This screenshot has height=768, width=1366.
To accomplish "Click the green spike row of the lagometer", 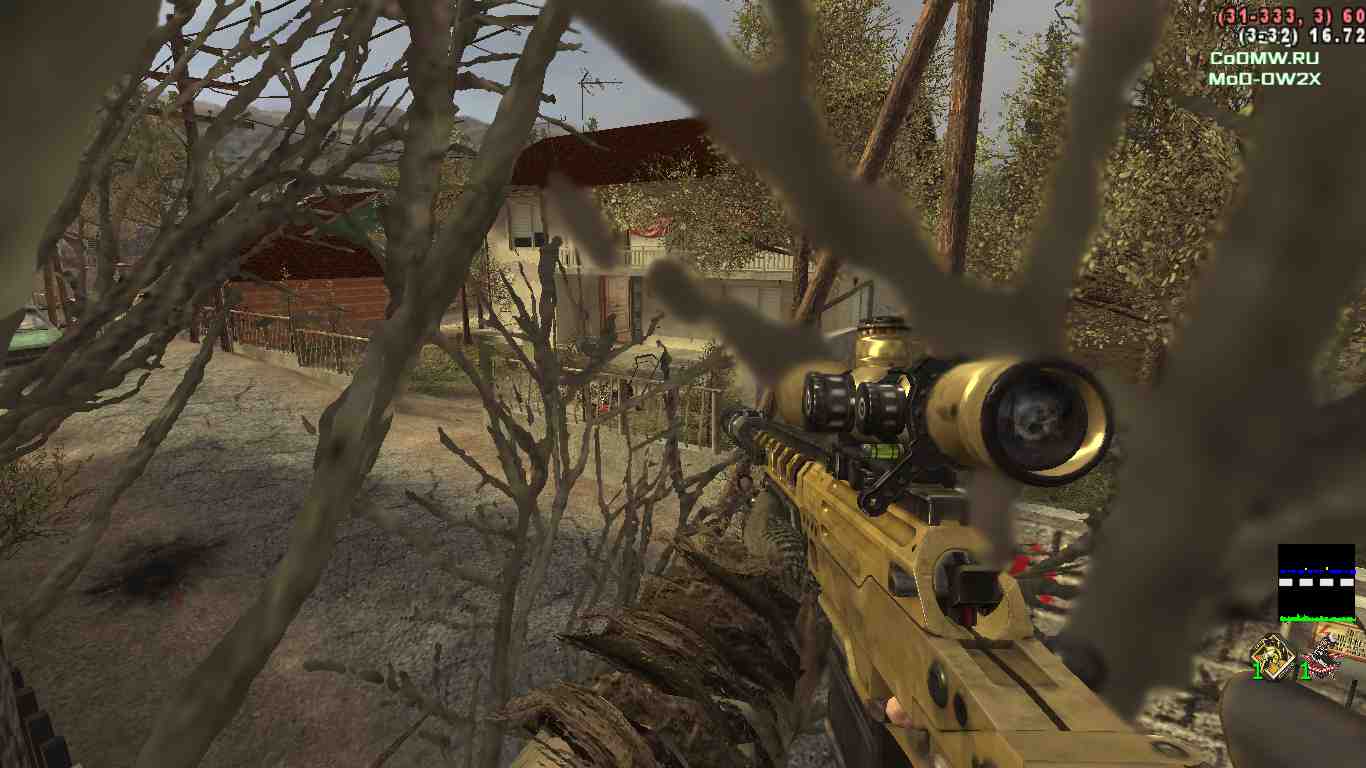I will pos(1316,618).
